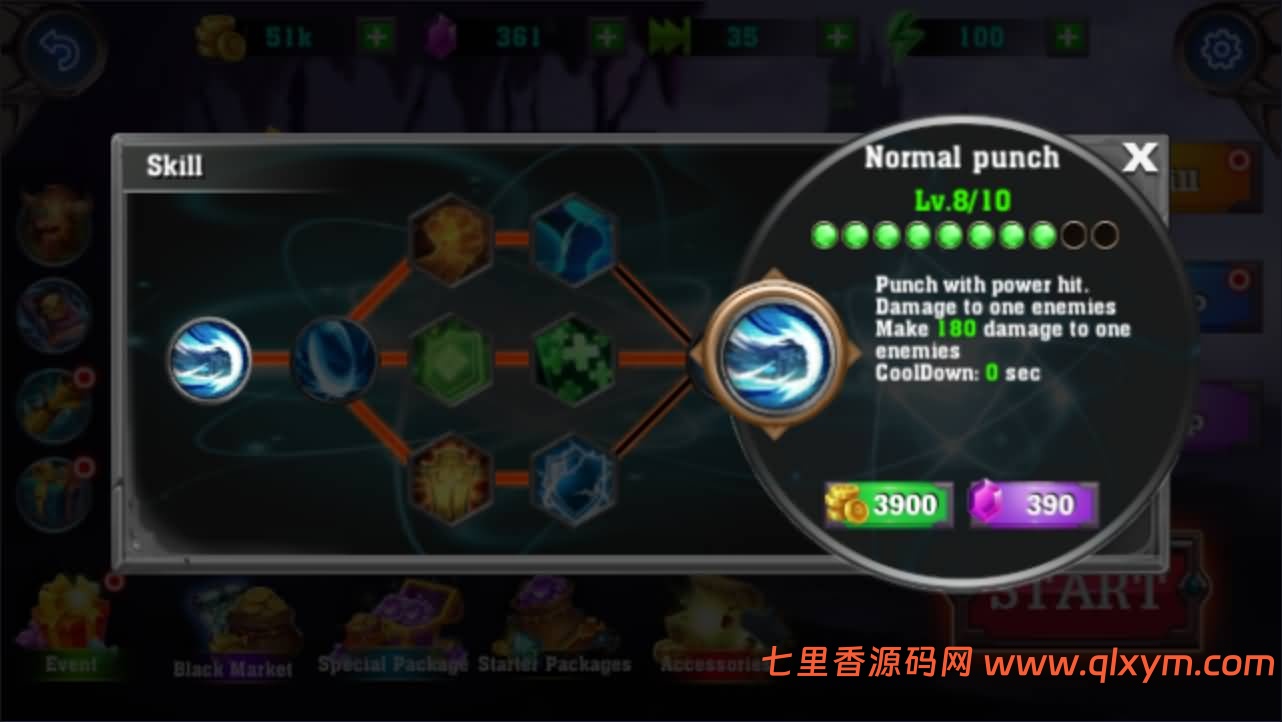
Task: Open the settings gear
Action: tap(1221, 47)
